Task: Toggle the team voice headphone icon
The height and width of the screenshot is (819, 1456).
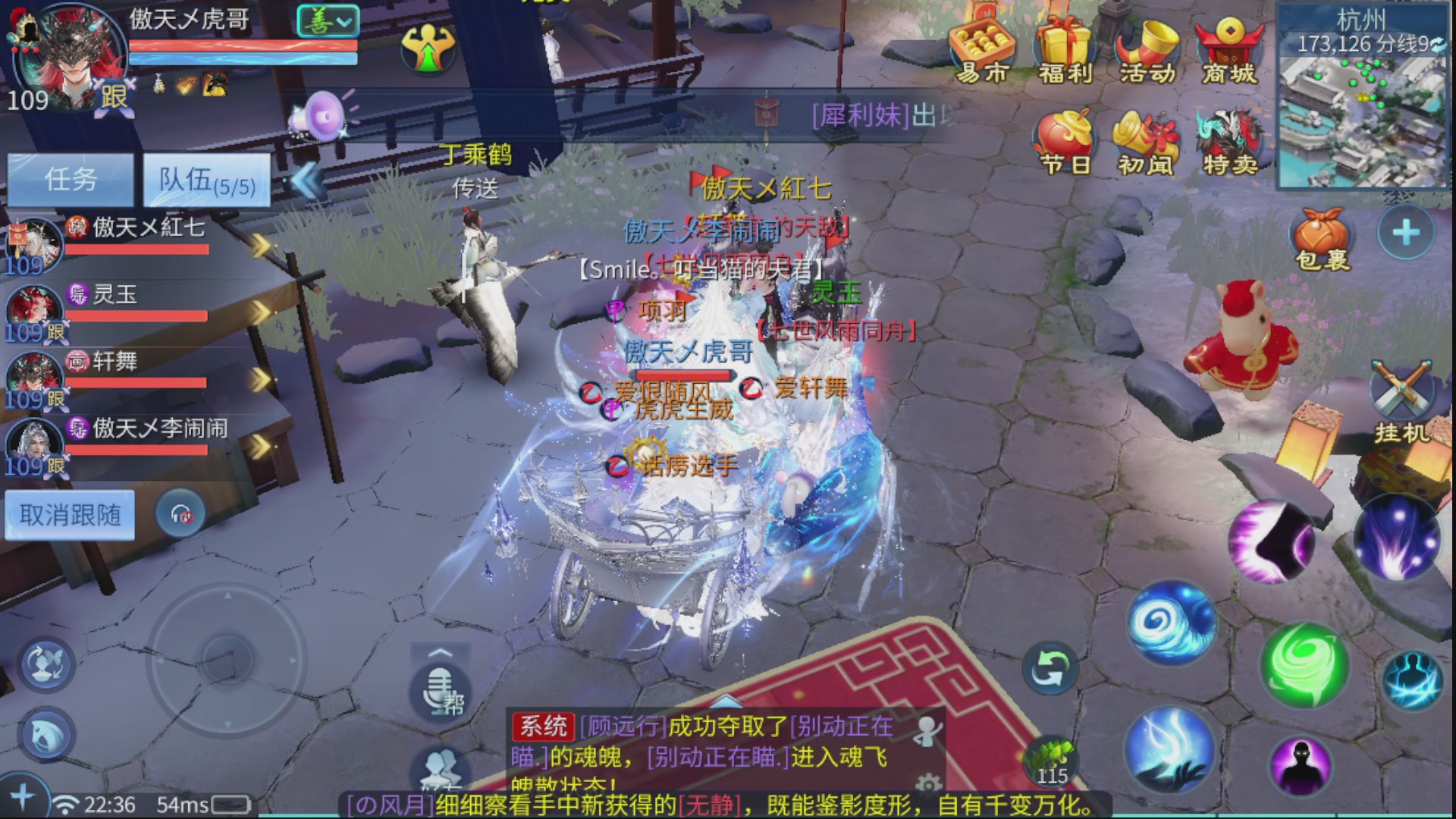Action: (180, 513)
